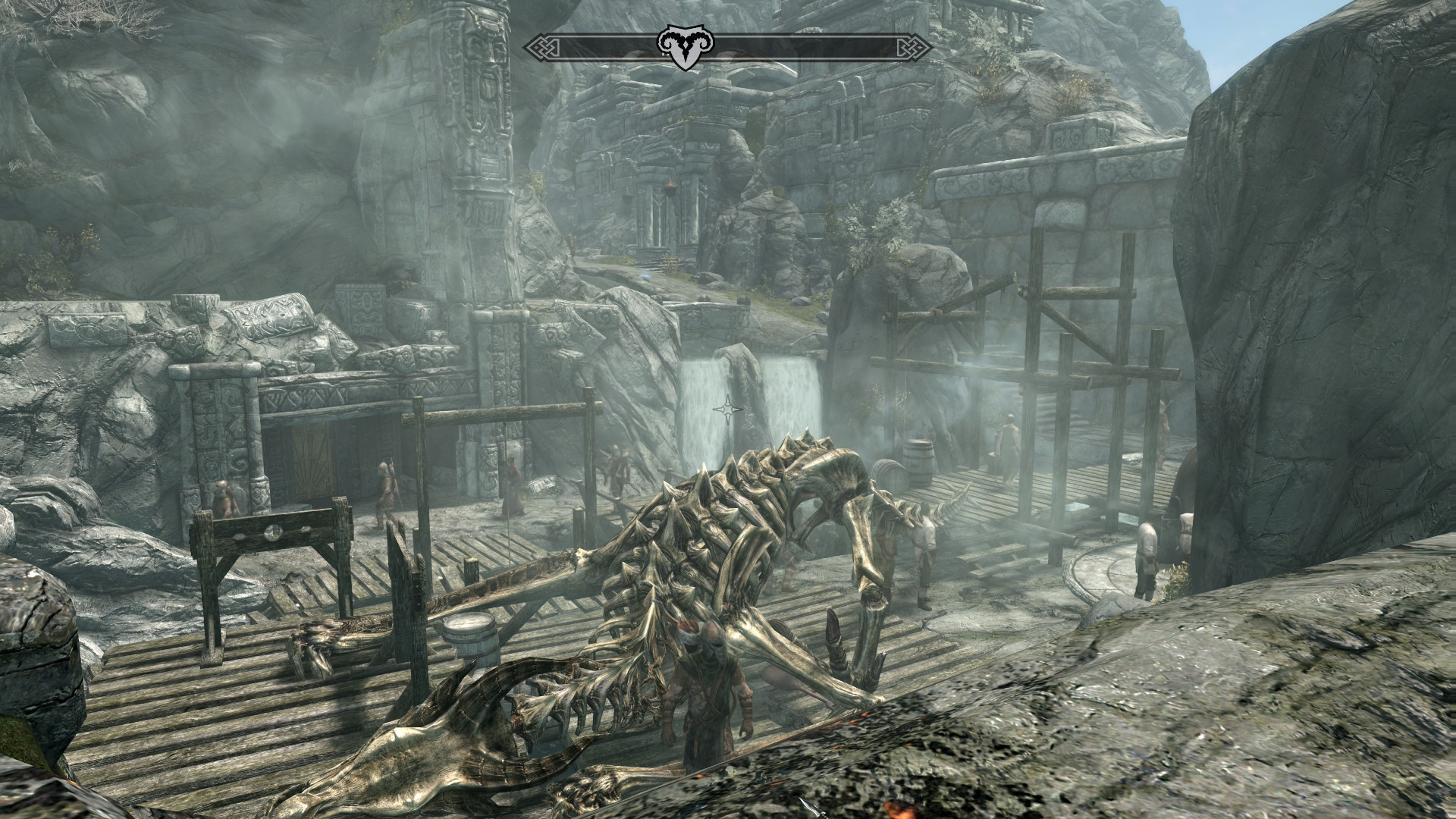The height and width of the screenshot is (819, 1456).
Task: Click the ram-head marker on the compass
Action: [x=680, y=46]
